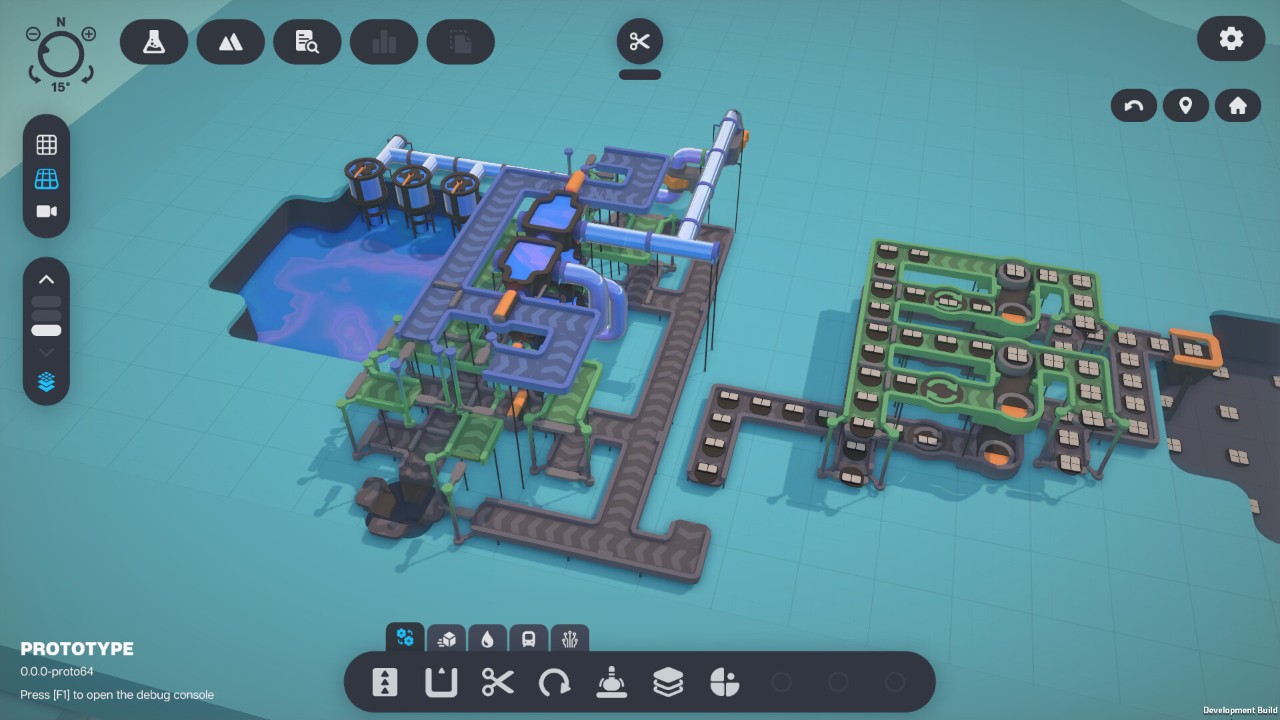Jump to home base with house button

pyautogui.click(x=1238, y=105)
